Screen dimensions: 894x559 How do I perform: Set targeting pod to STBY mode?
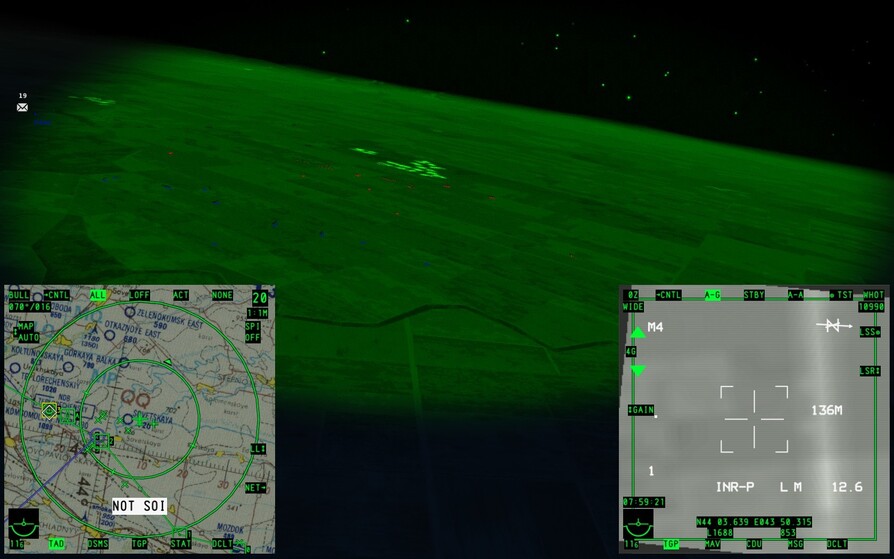(754, 295)
